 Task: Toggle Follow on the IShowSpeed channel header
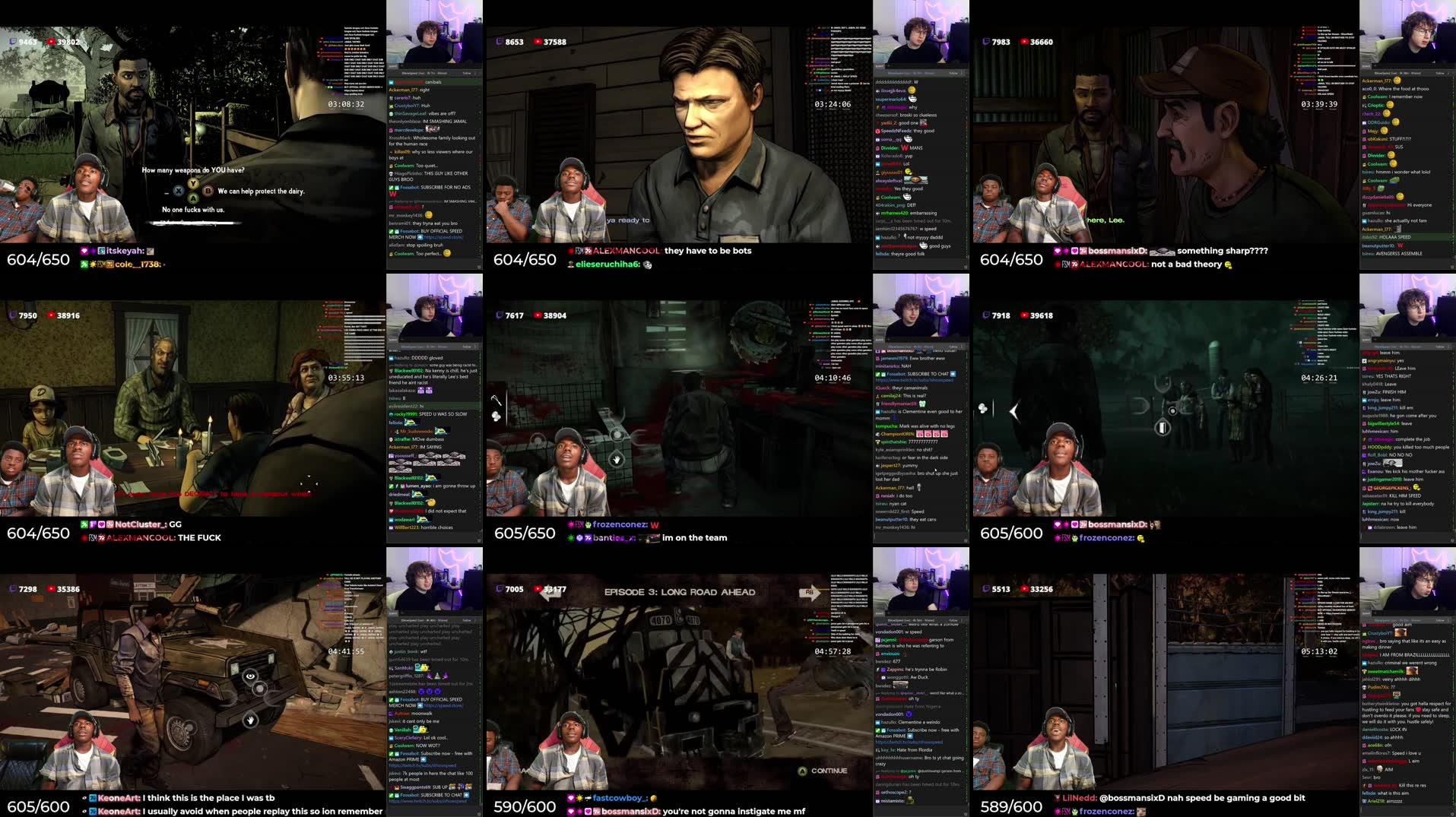point(465,74)
